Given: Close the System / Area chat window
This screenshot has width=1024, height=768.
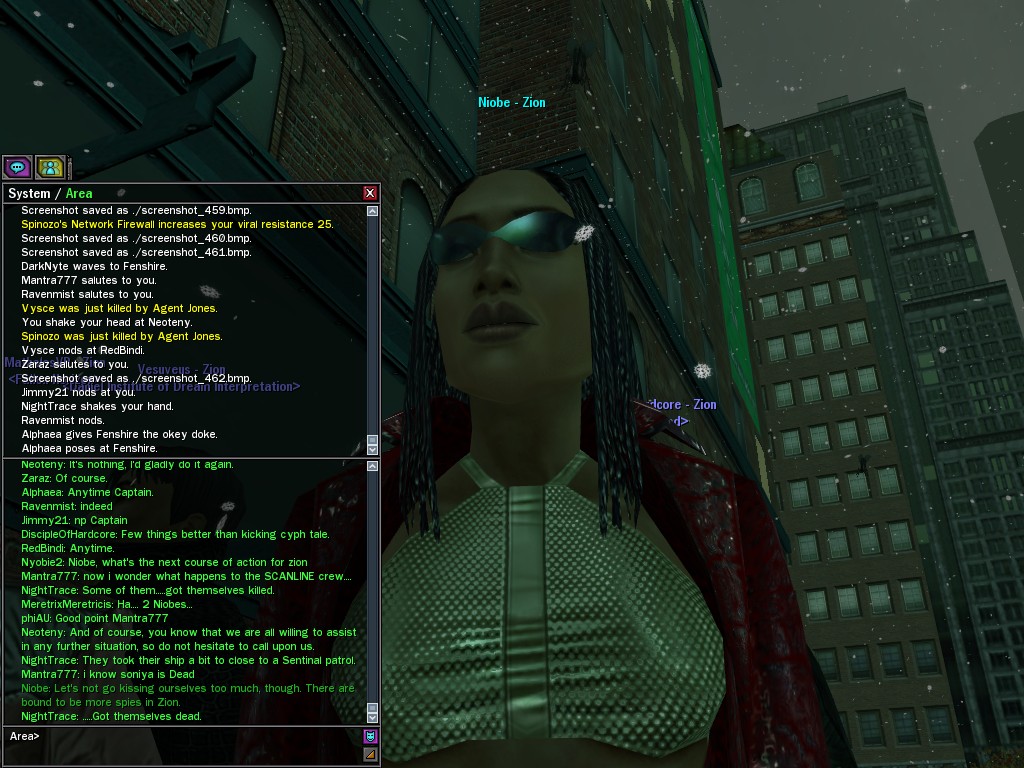Looking at the screenshot, I should [x=370, y=193].
